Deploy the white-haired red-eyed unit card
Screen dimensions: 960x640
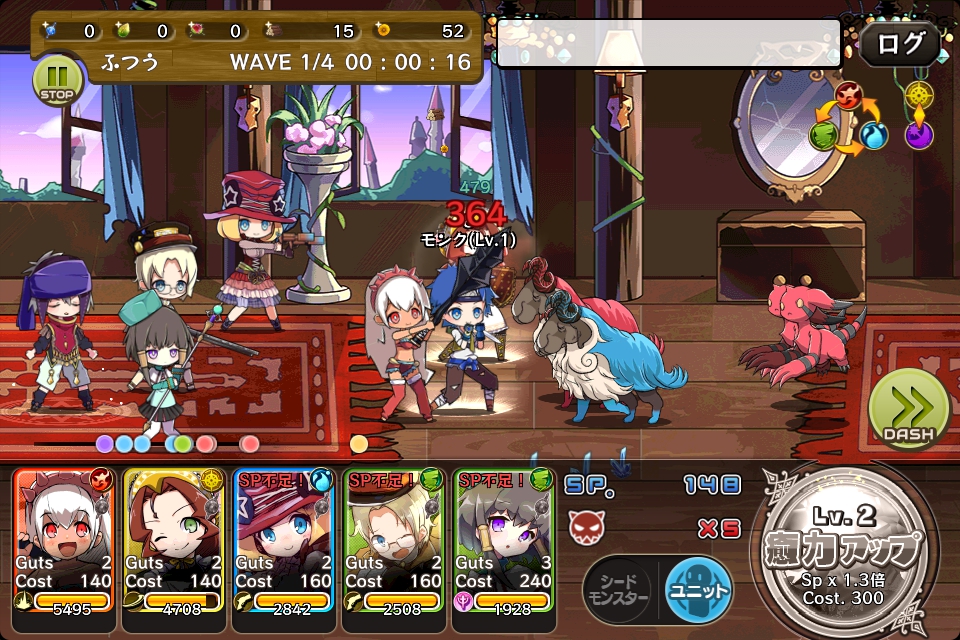tap(64, 540)
